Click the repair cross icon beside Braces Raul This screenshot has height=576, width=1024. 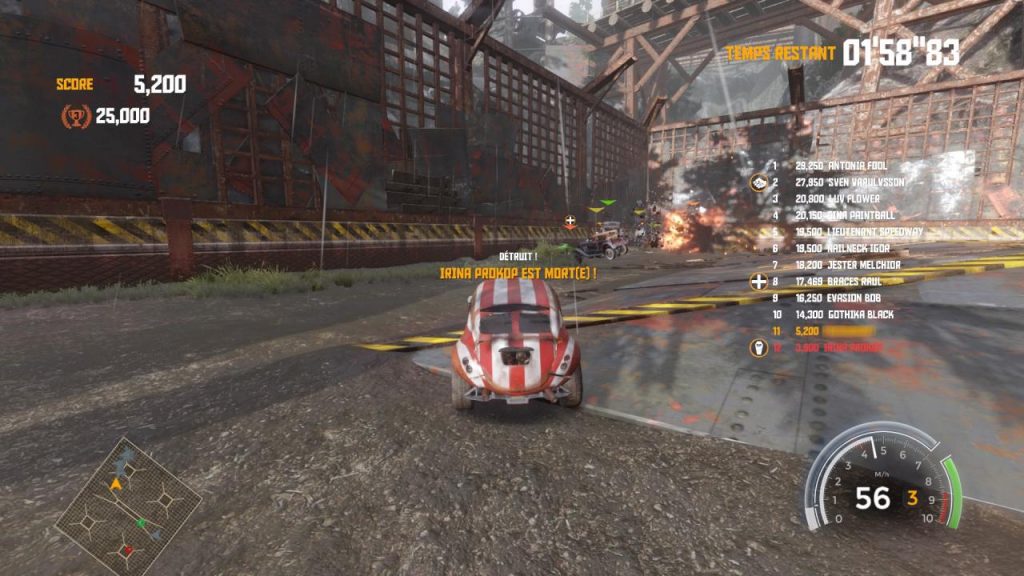tap(759, 282)
